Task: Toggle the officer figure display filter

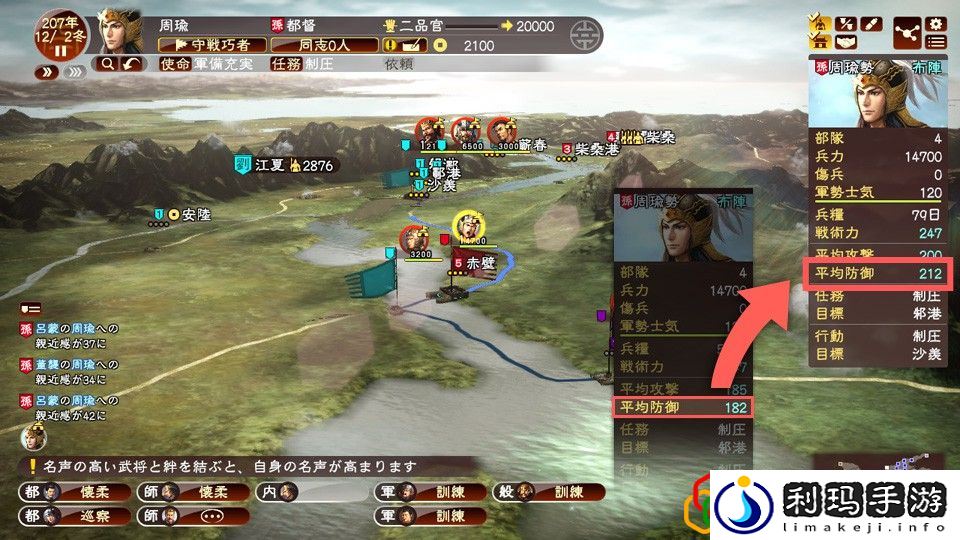Action: 819,23
